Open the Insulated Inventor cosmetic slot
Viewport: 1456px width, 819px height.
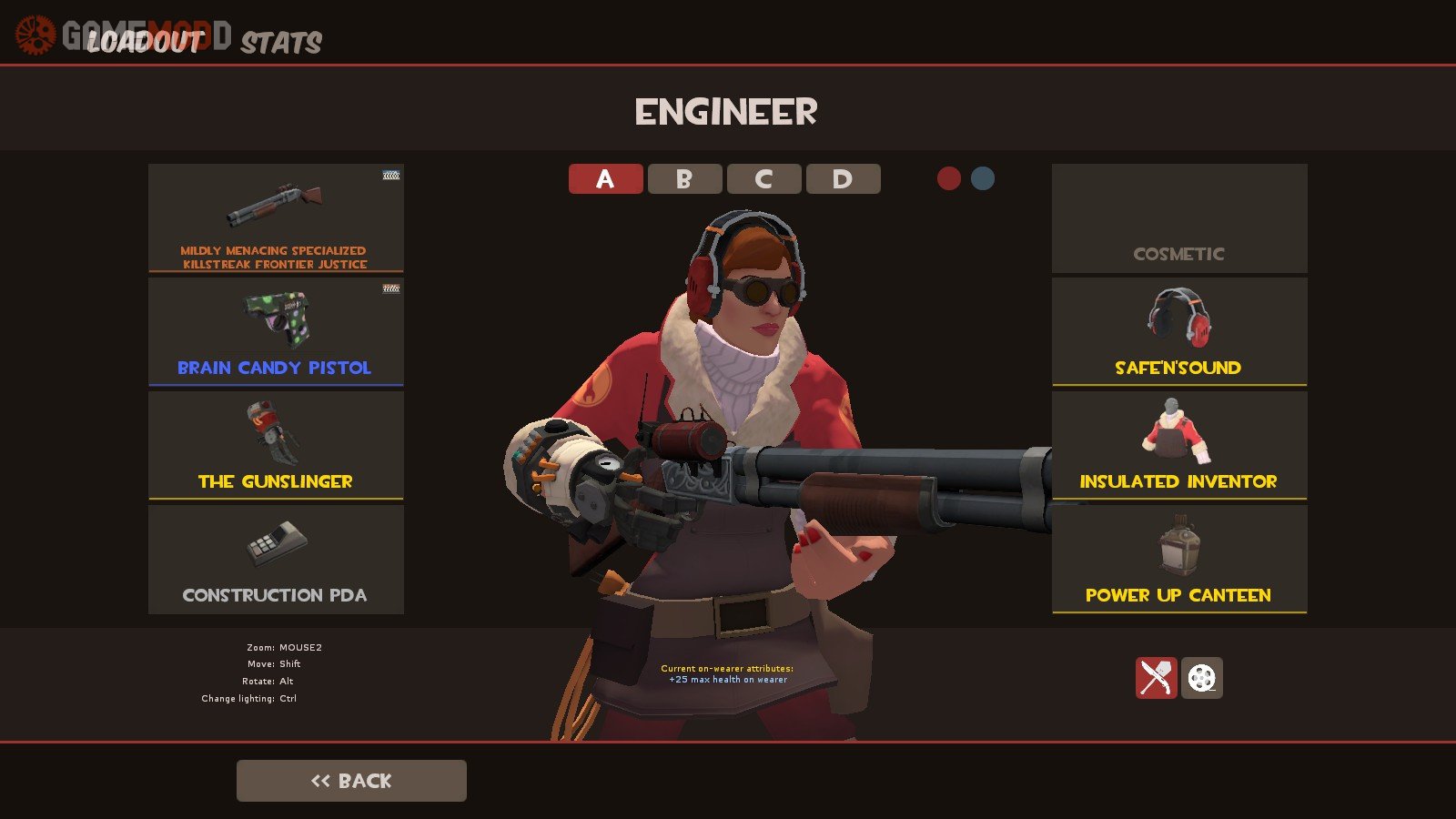click(1179, 446)
